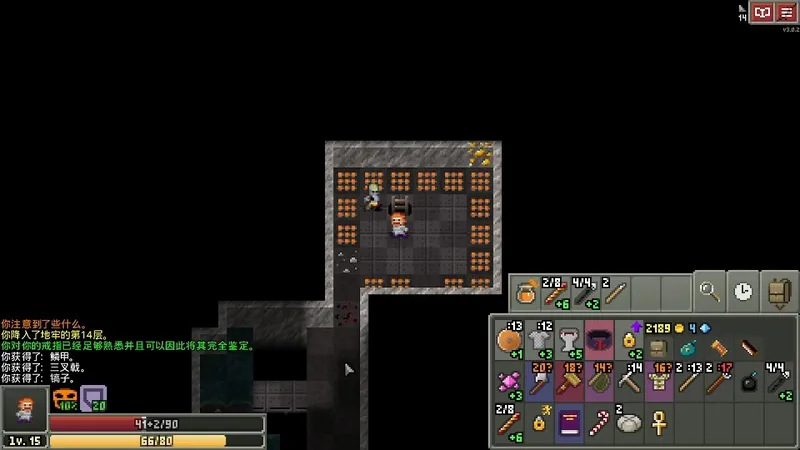The width and height of the screenshot is (800, 450).
Task: Select the throwing stones stack
Action: (630, 423)
